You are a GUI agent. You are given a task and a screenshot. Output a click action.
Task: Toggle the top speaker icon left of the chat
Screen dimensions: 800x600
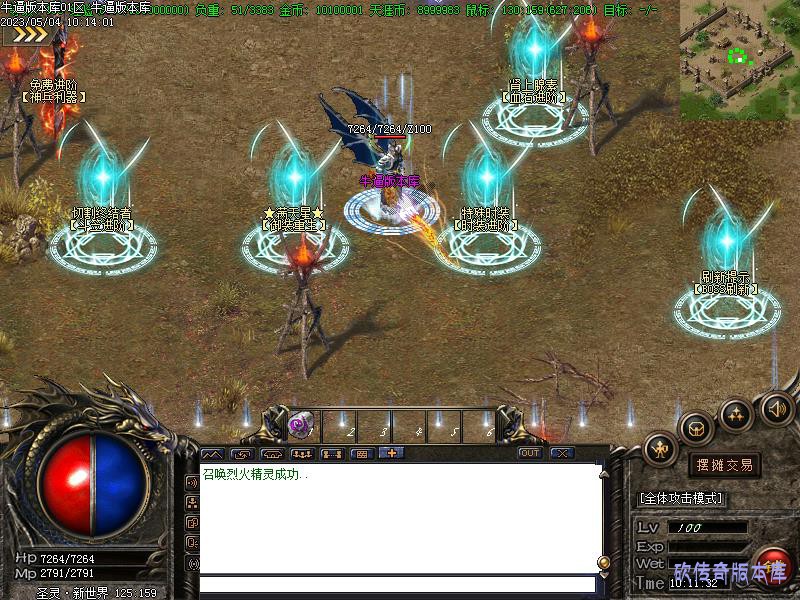193,482
